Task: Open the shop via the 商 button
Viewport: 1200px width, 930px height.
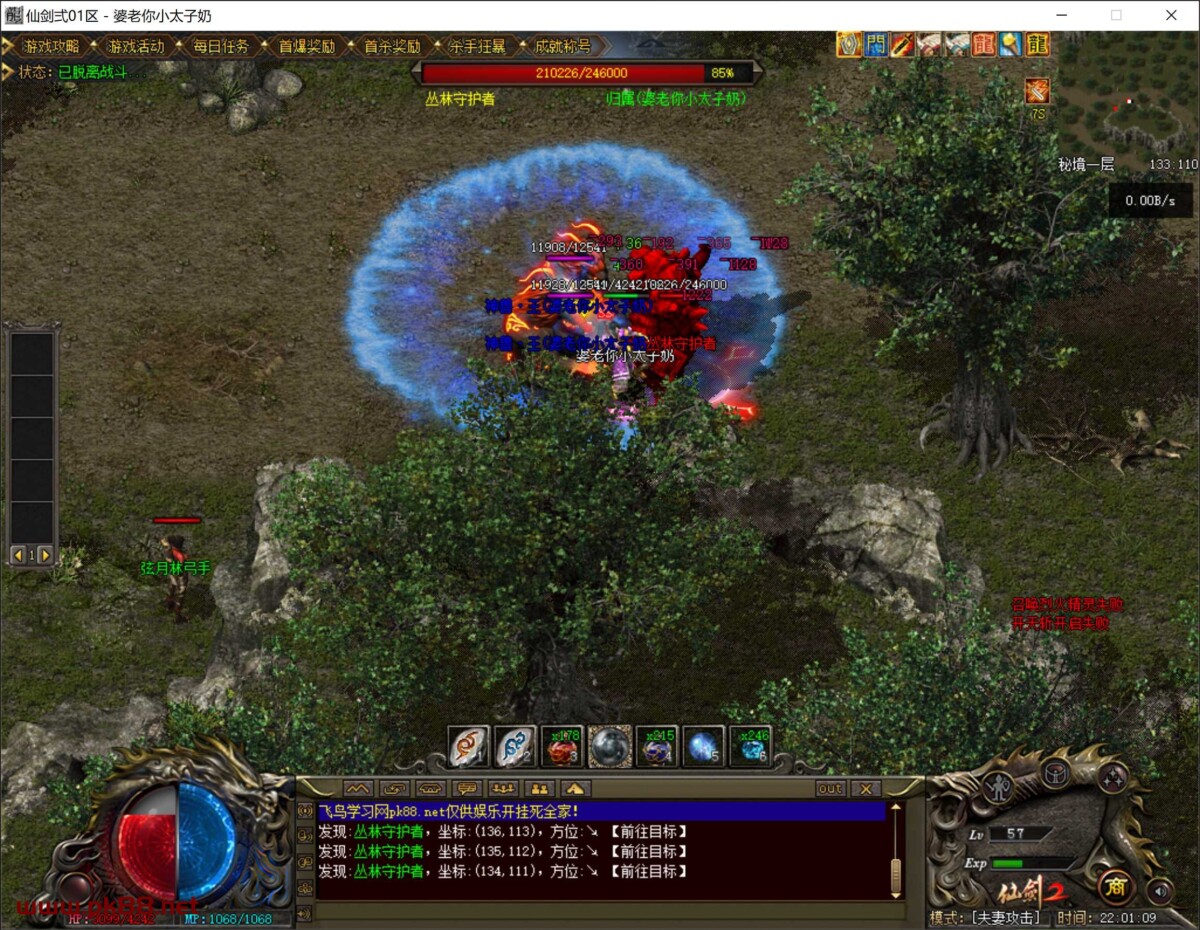Action: pos(1115,886)
